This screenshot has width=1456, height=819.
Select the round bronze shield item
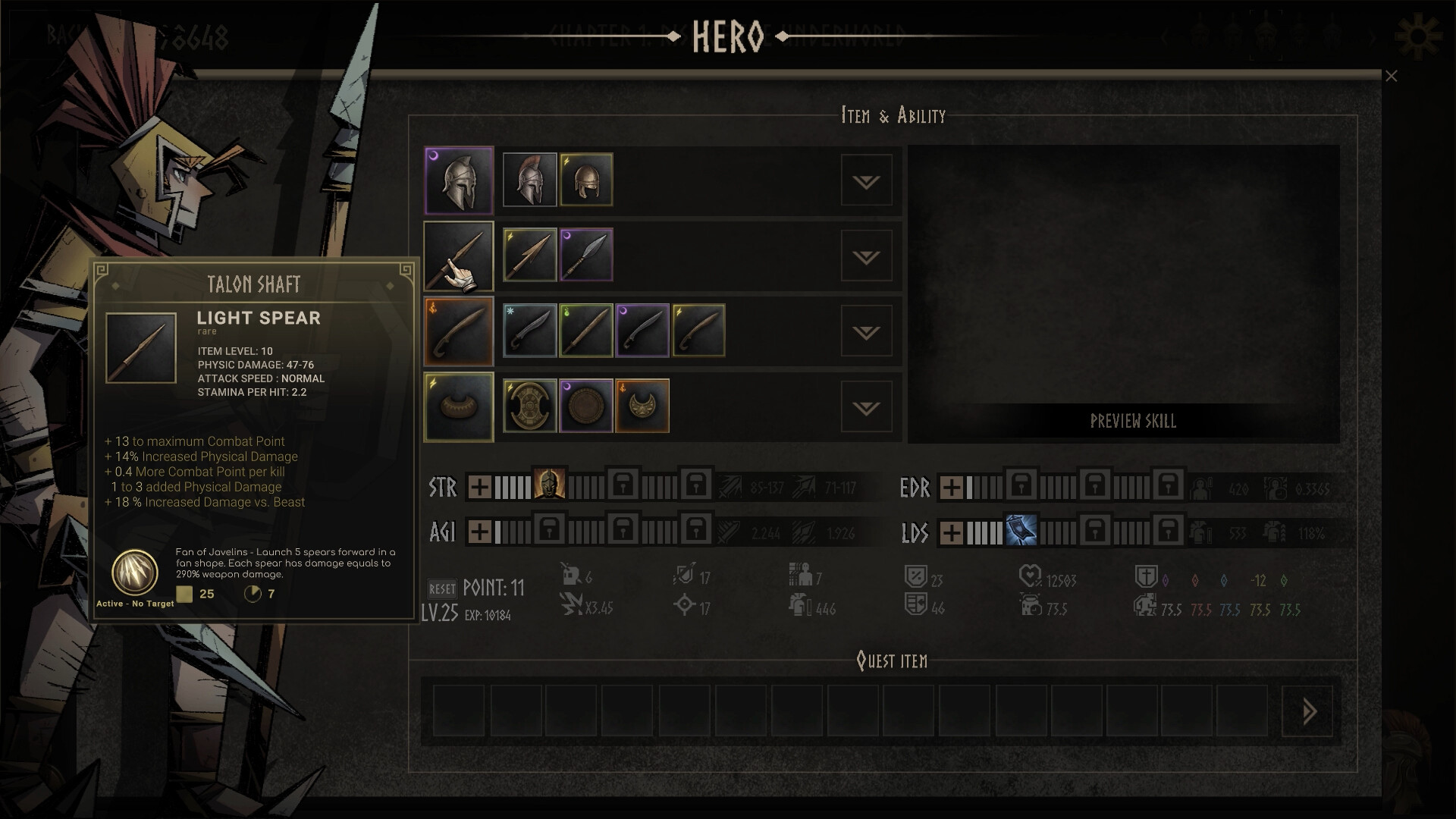(585, 406)
